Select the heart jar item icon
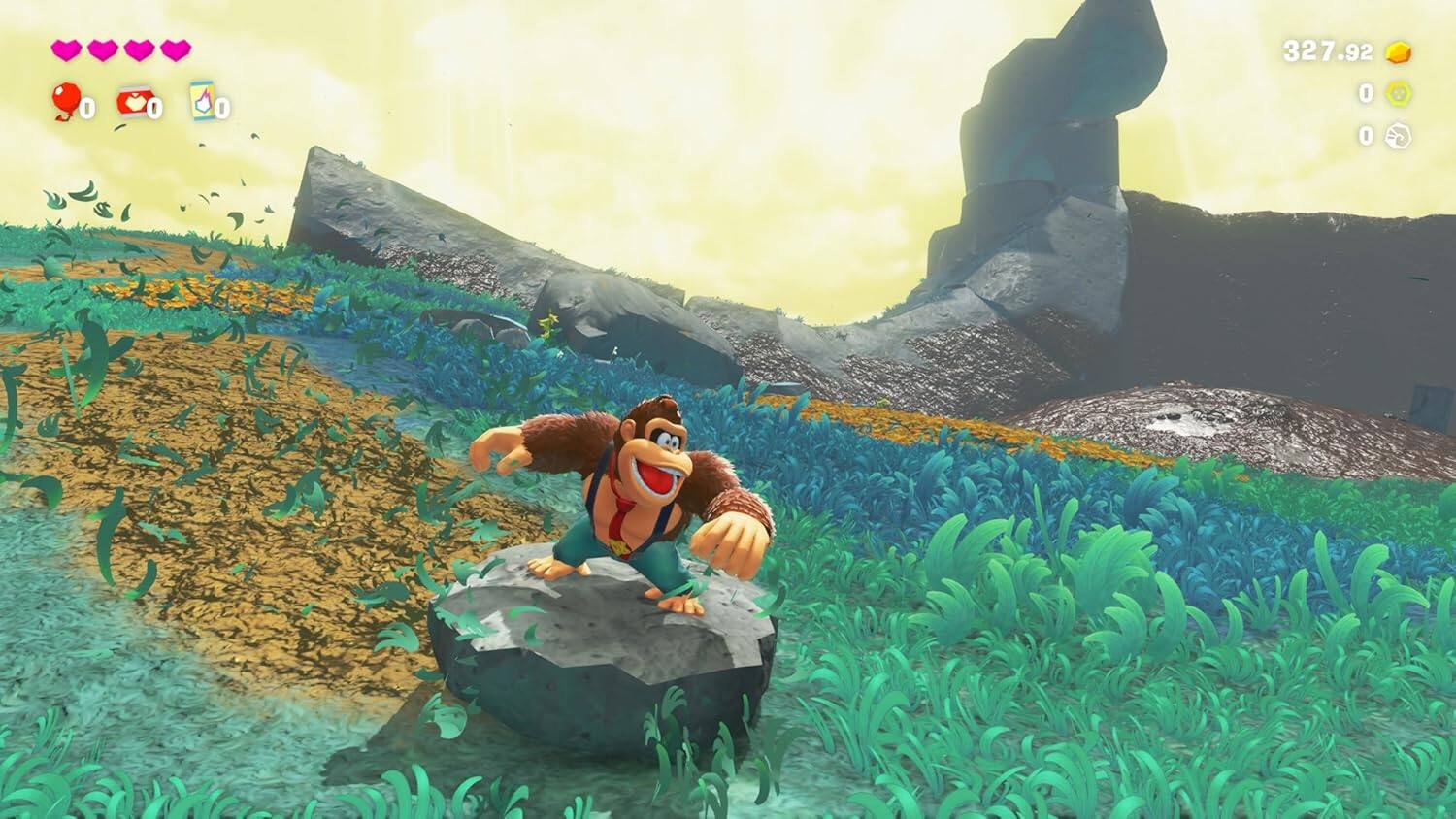 [x=134, y=100]
